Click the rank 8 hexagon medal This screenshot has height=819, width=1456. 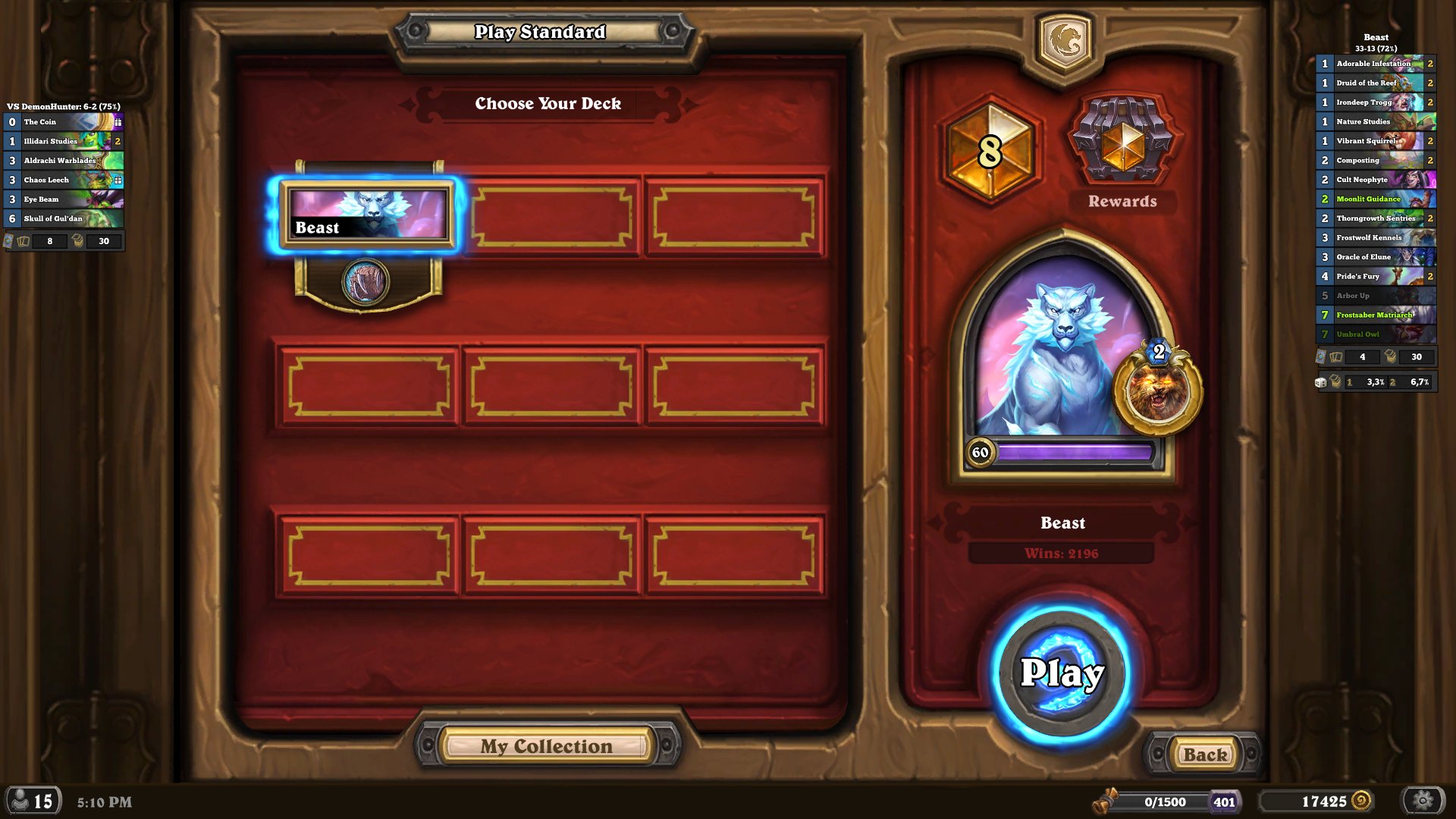point(990,149)
